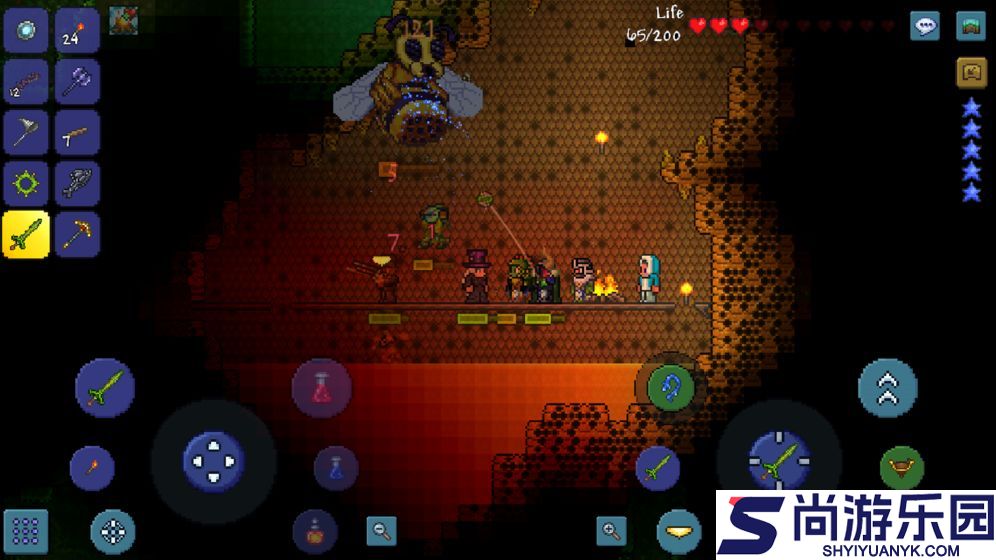
Task: Select the magic mirror hotbar slot
Action: click(x=26, y=29)
